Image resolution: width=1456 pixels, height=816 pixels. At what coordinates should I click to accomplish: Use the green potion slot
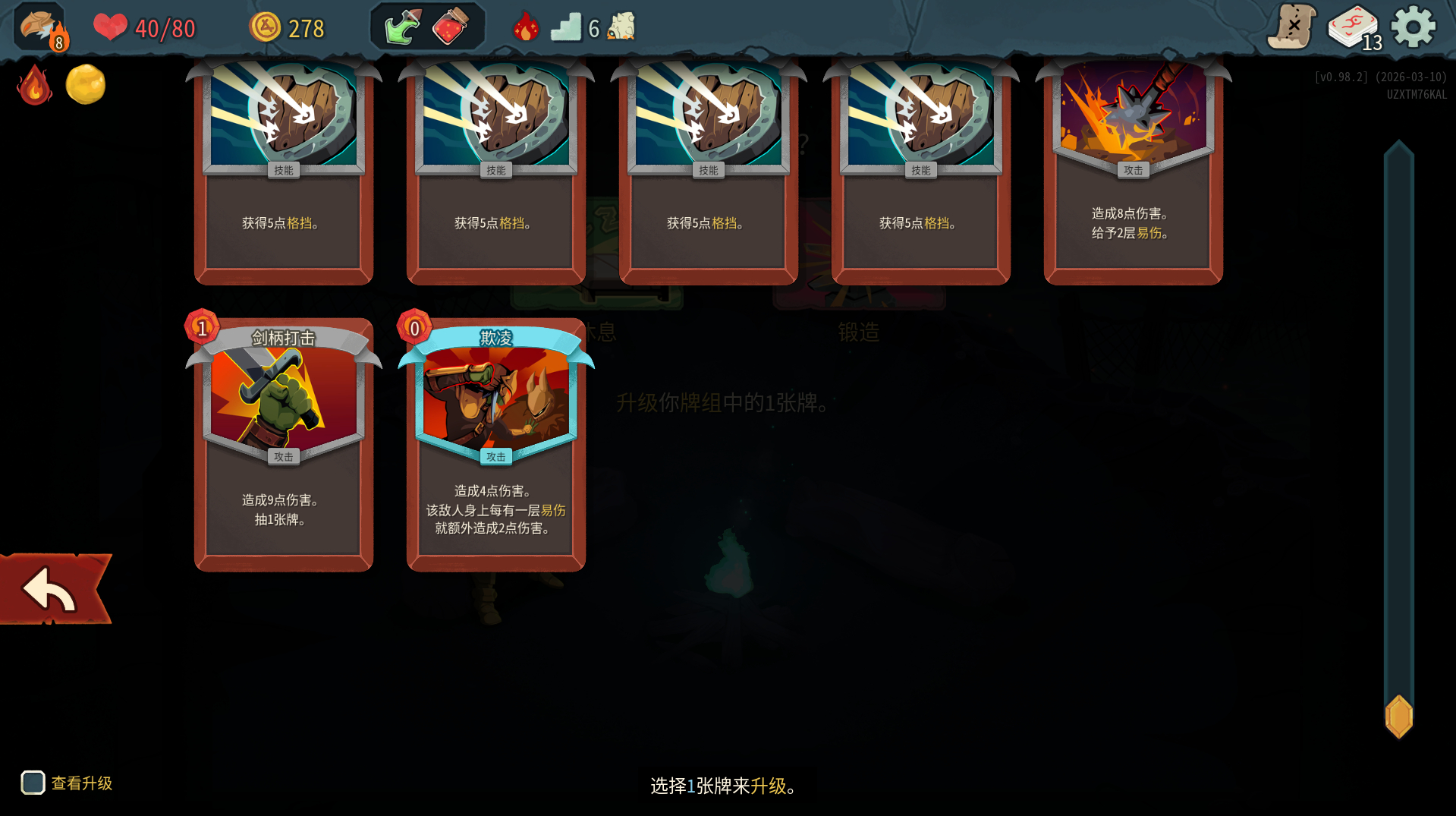(x=402, y=27)
